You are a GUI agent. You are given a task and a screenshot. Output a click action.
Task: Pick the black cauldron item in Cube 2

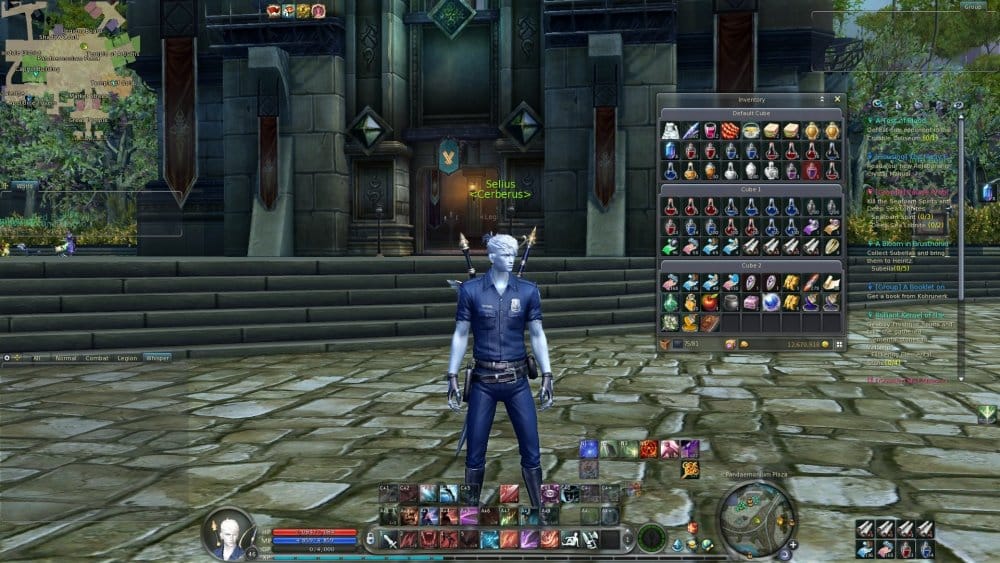click(730, 302)
